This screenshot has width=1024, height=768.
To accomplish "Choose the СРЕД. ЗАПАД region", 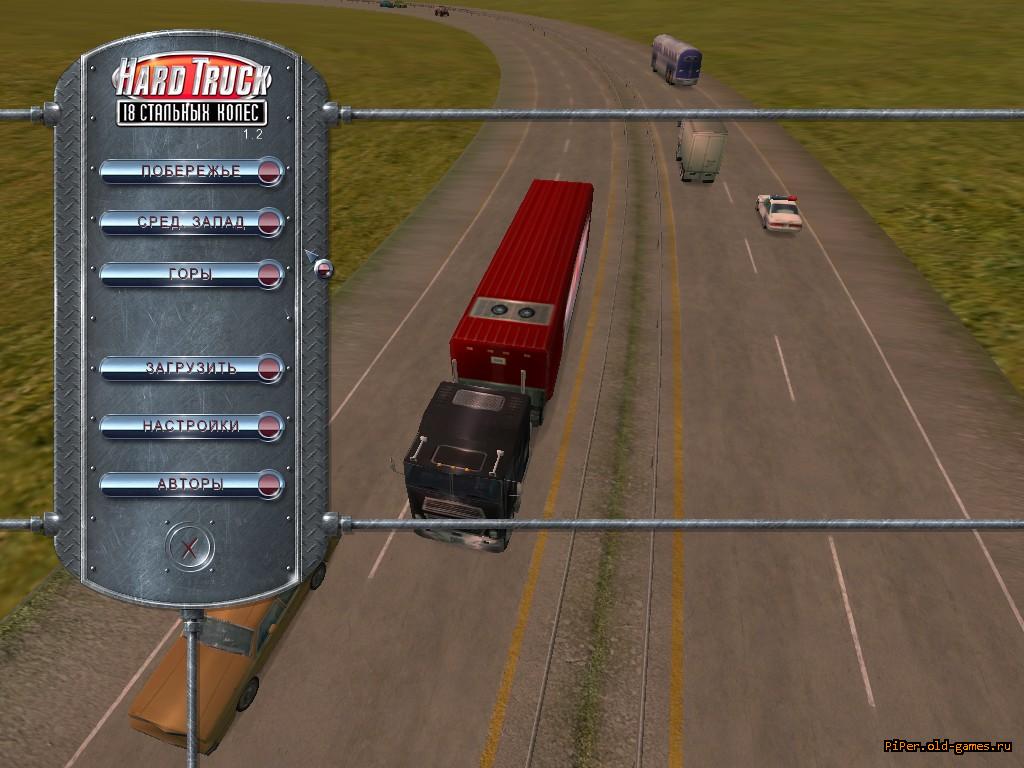I will pyautogui.click(x=191, y=222).
